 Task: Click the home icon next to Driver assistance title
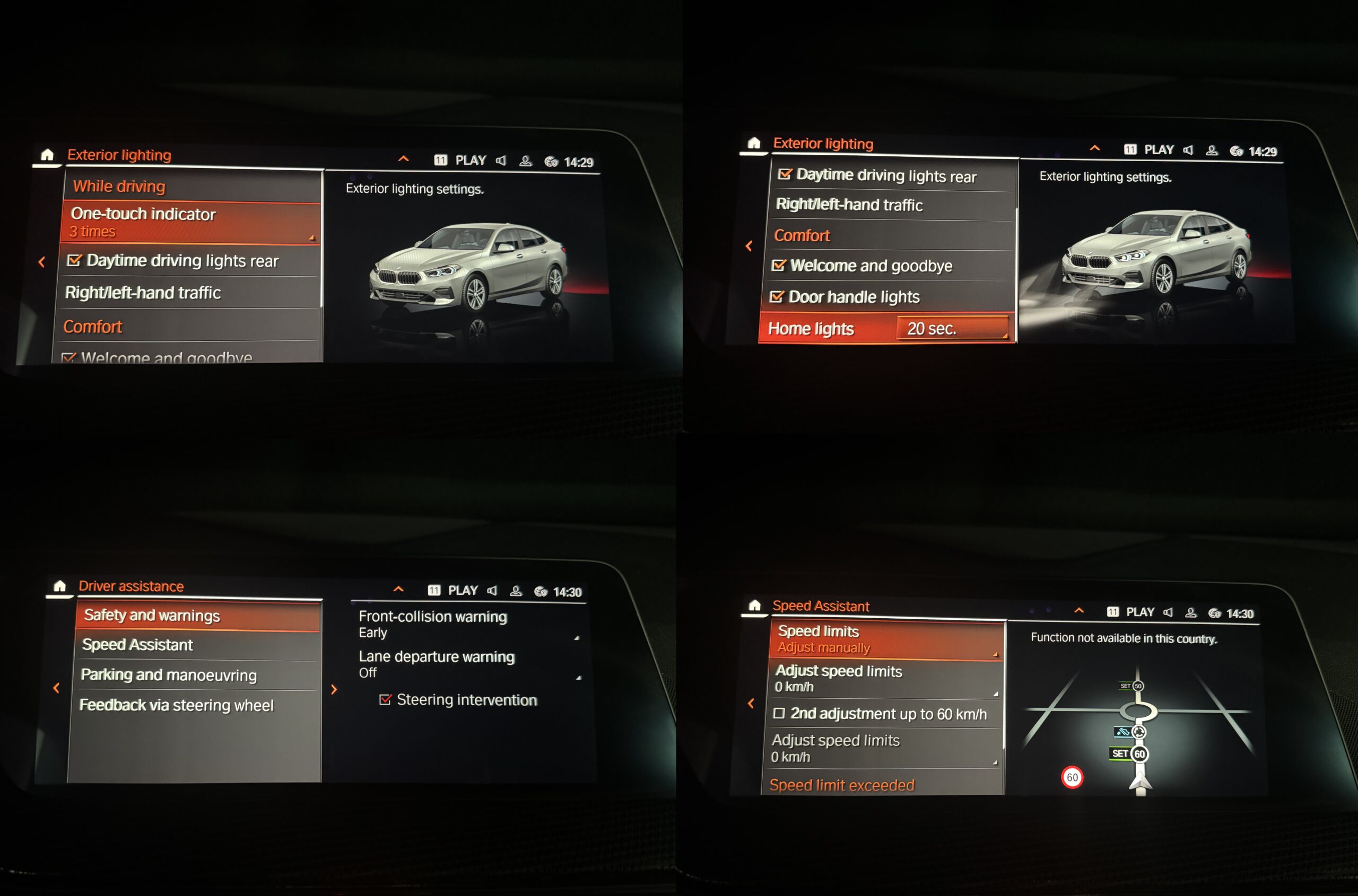pos(59,586)
